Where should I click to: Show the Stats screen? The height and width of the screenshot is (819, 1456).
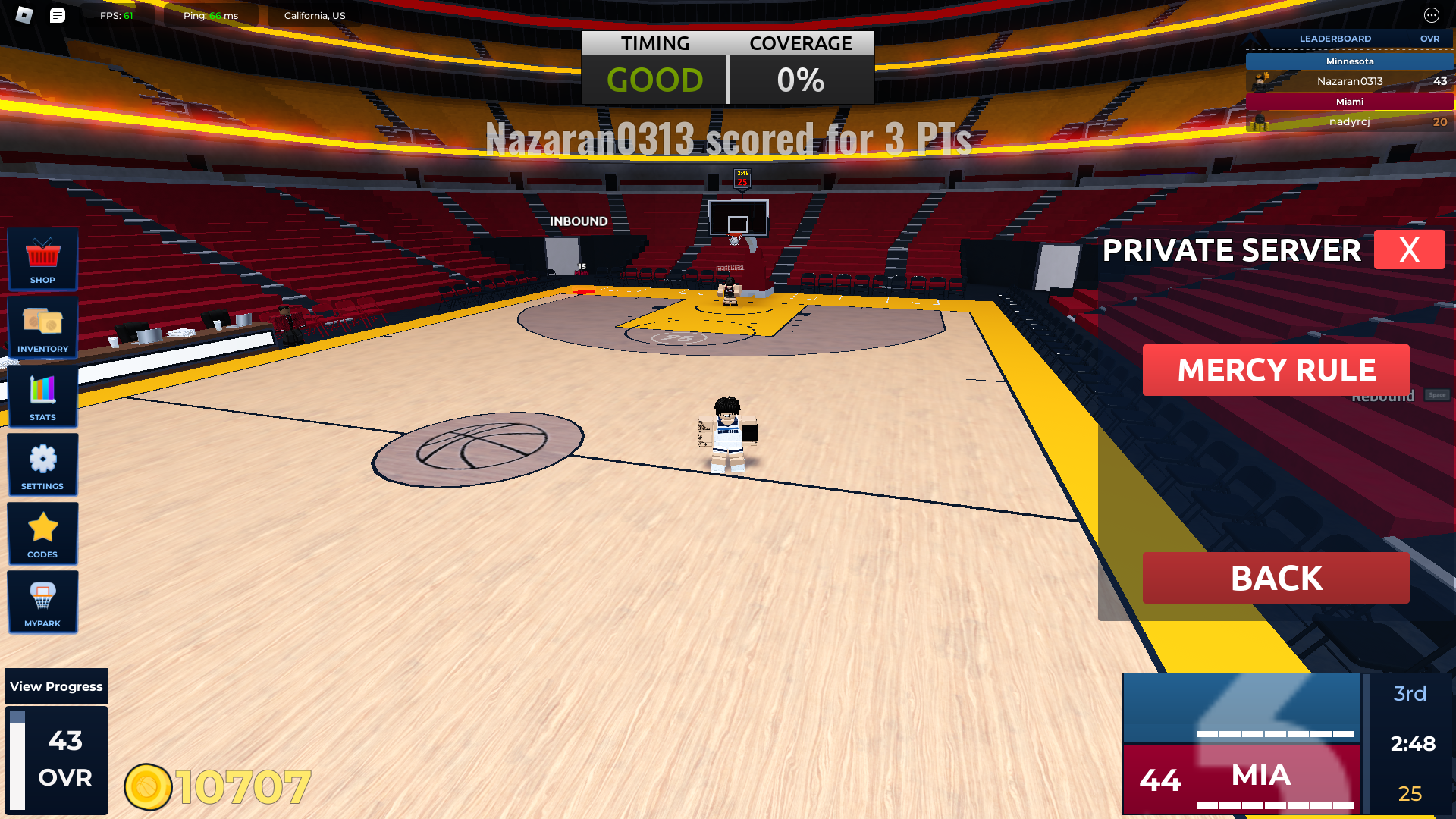[42, 397]
